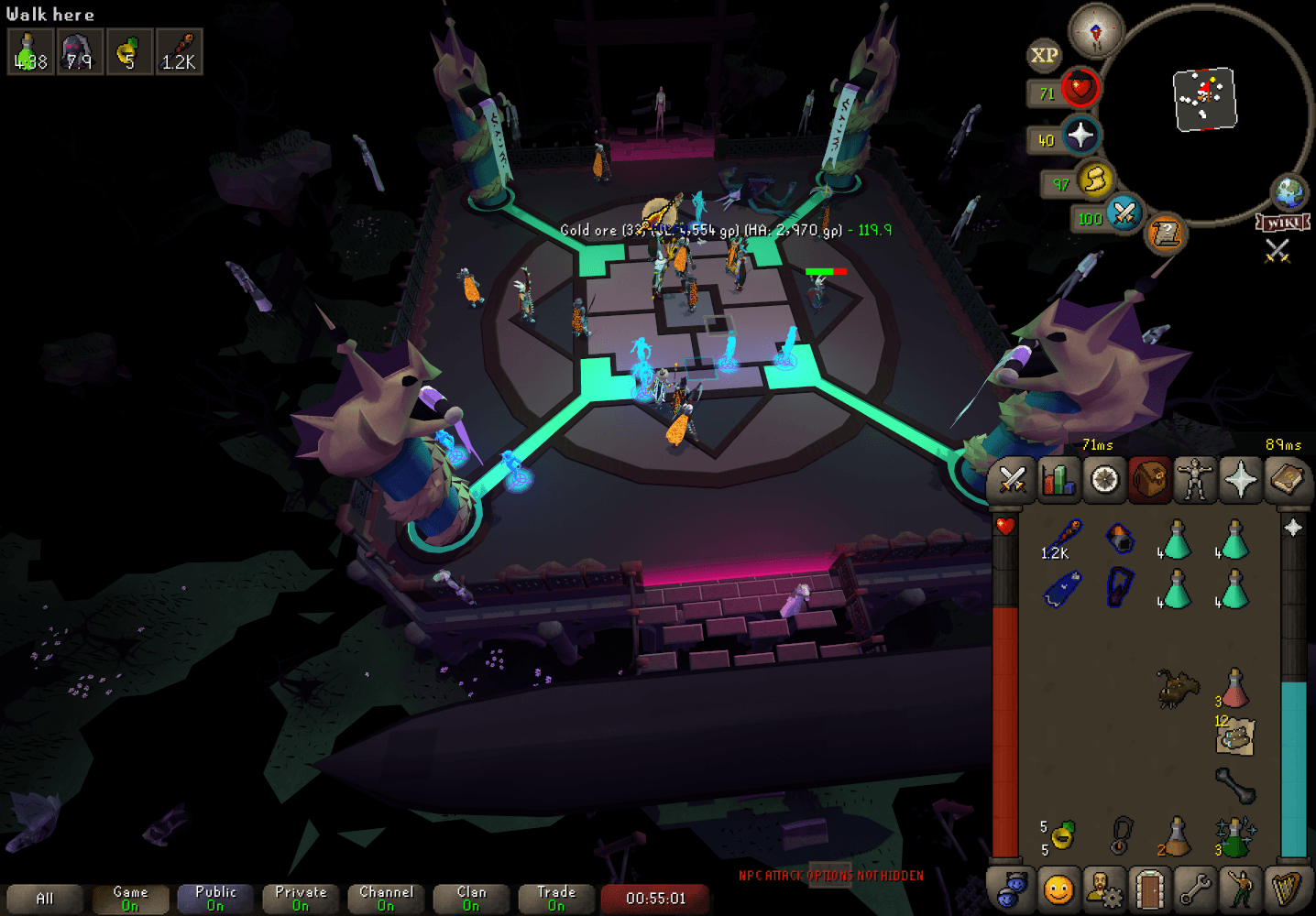The height and width of the screenshot is (916, 1316).
Task: Select the Walk here menu option
Action: [49, 14]
